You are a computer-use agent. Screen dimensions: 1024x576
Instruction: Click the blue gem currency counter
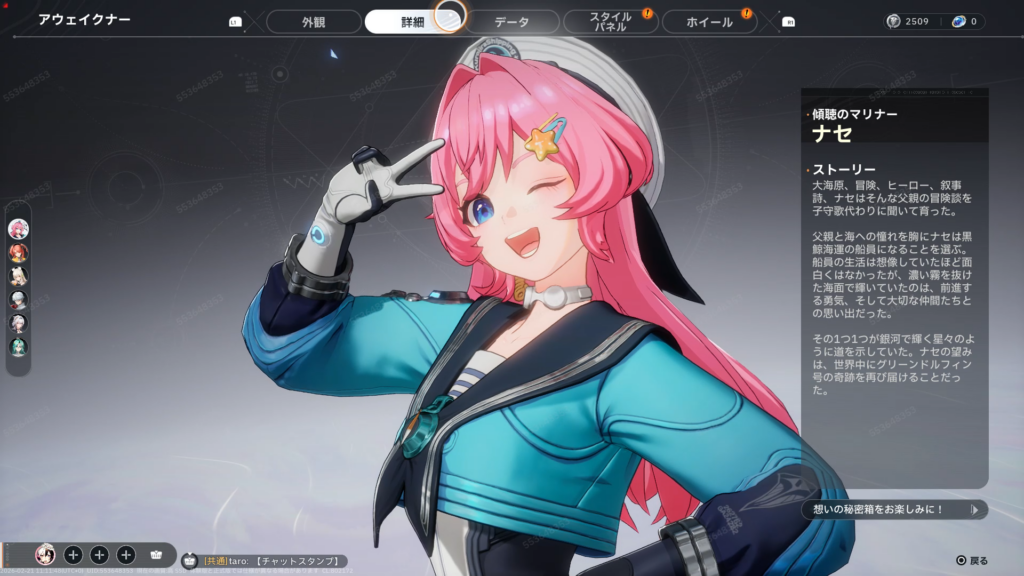click(965, 21)
